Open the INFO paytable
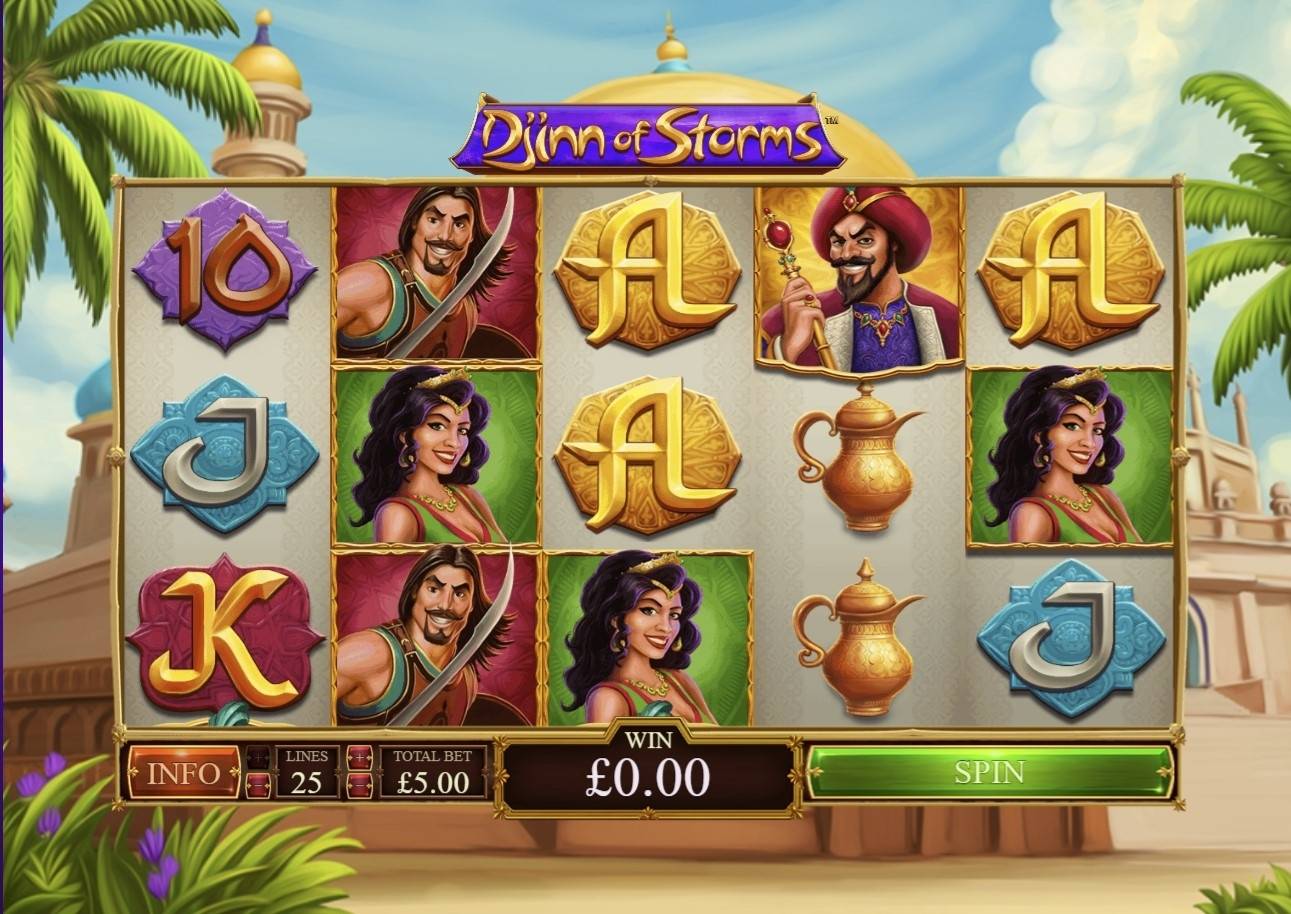 tap(184, 773)
